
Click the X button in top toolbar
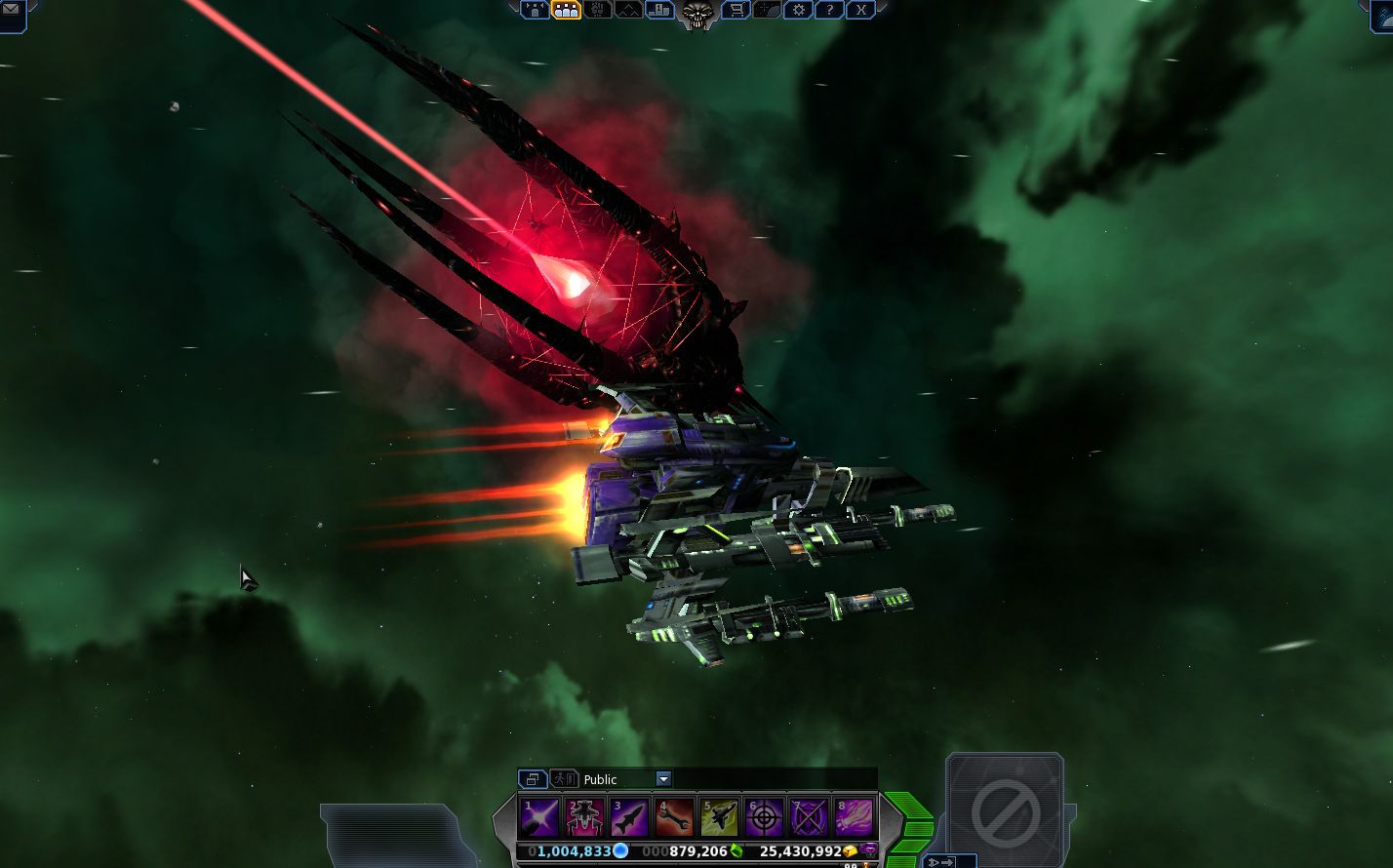click(x=859, y=10)
